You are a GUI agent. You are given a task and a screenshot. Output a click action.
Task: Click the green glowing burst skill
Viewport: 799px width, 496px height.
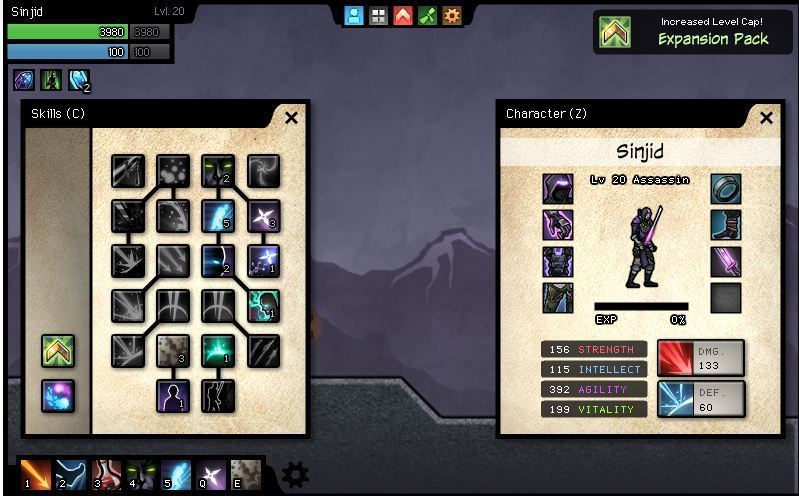[218, 351]
